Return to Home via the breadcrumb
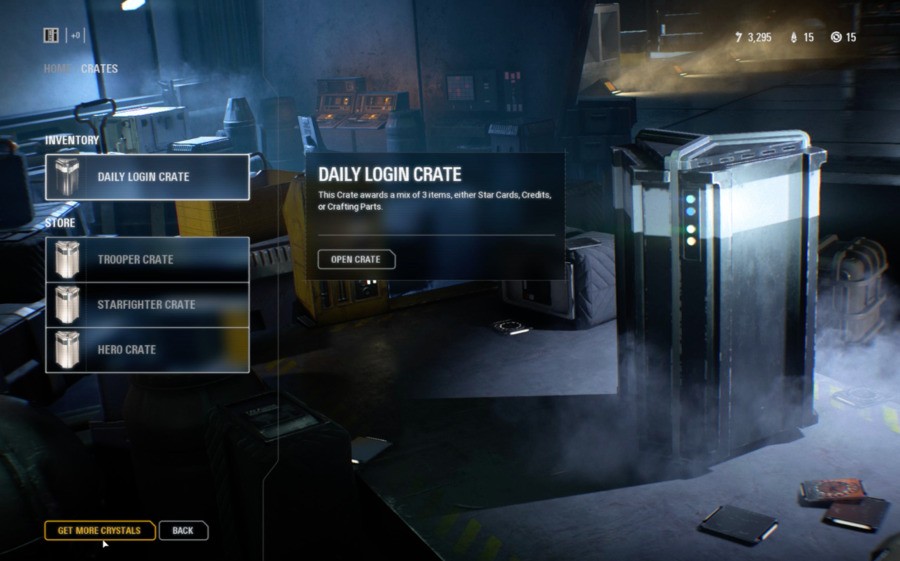Image resolution: width=900 pixels, height=561 pixels. coord(57,69)
